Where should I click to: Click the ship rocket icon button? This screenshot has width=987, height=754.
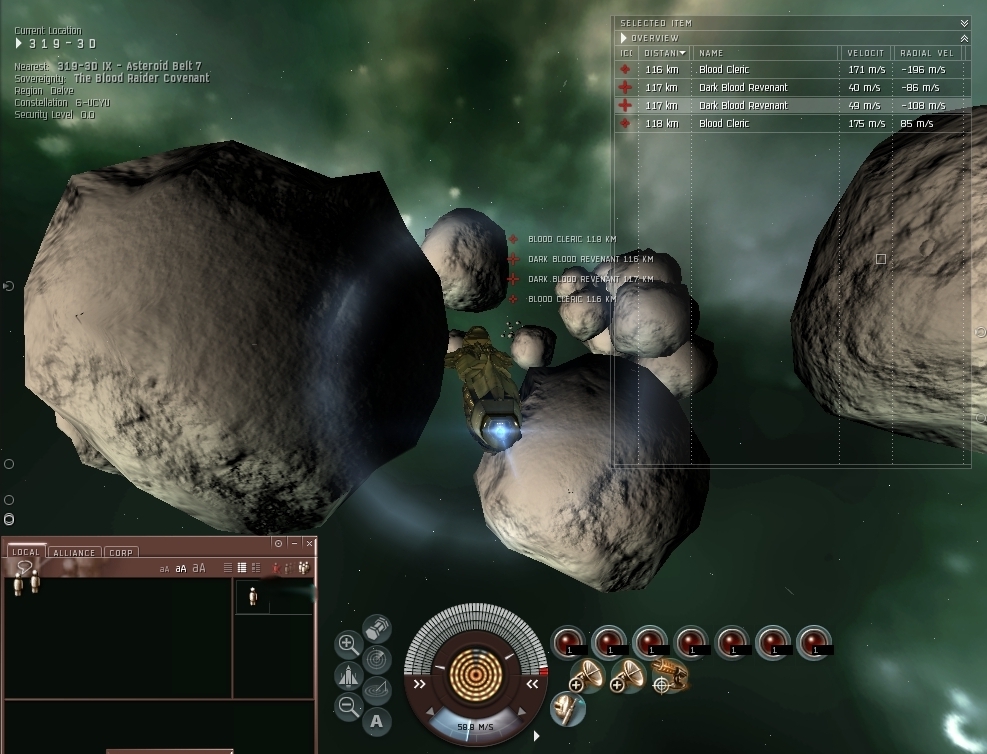pyautogui.click(x=348, y=676)
